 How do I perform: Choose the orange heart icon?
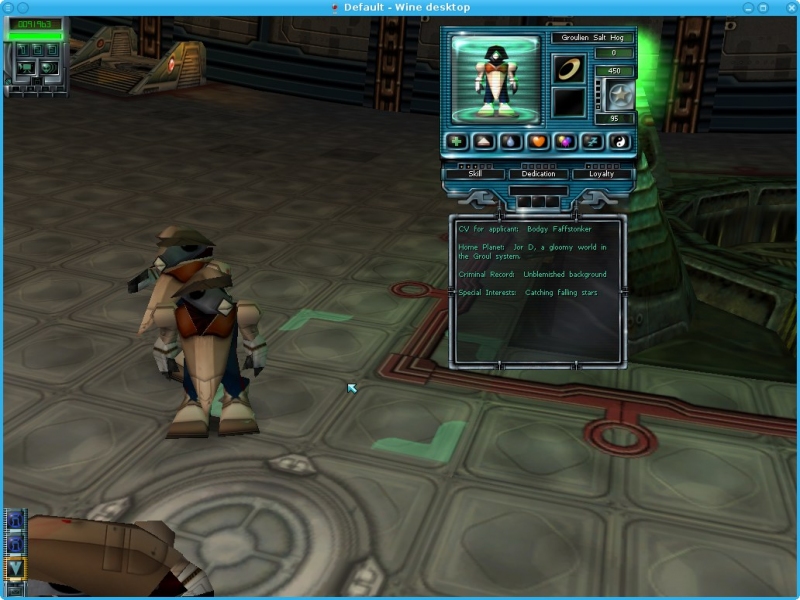(x=538, y=142)
